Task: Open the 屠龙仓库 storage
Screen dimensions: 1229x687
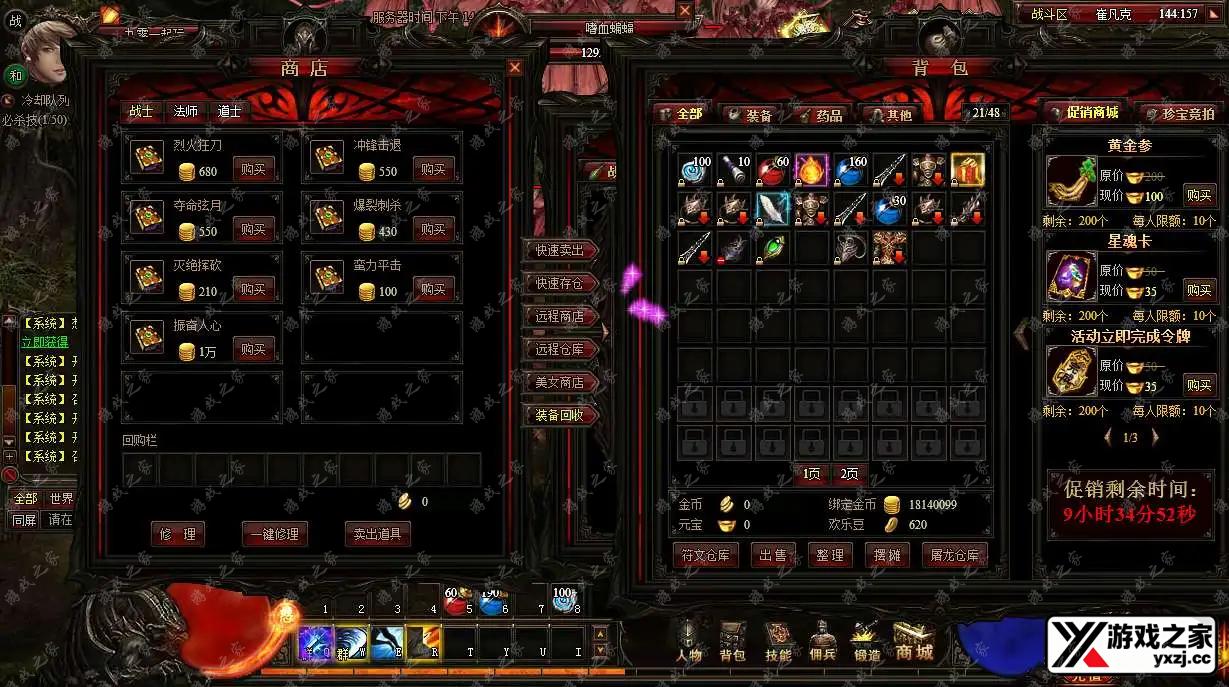Action: coord(953,555)
